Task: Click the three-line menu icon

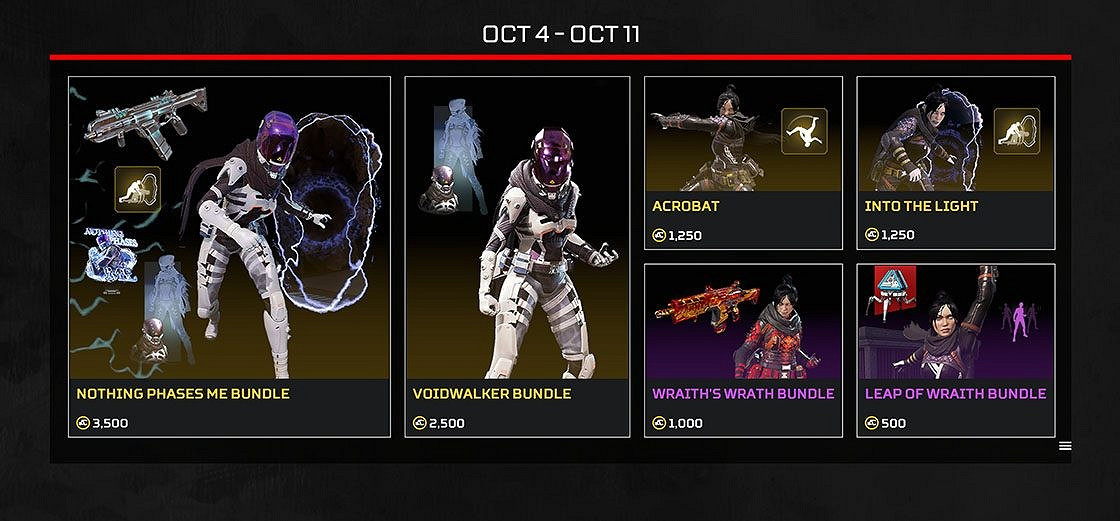Action: coord(1065,446)
